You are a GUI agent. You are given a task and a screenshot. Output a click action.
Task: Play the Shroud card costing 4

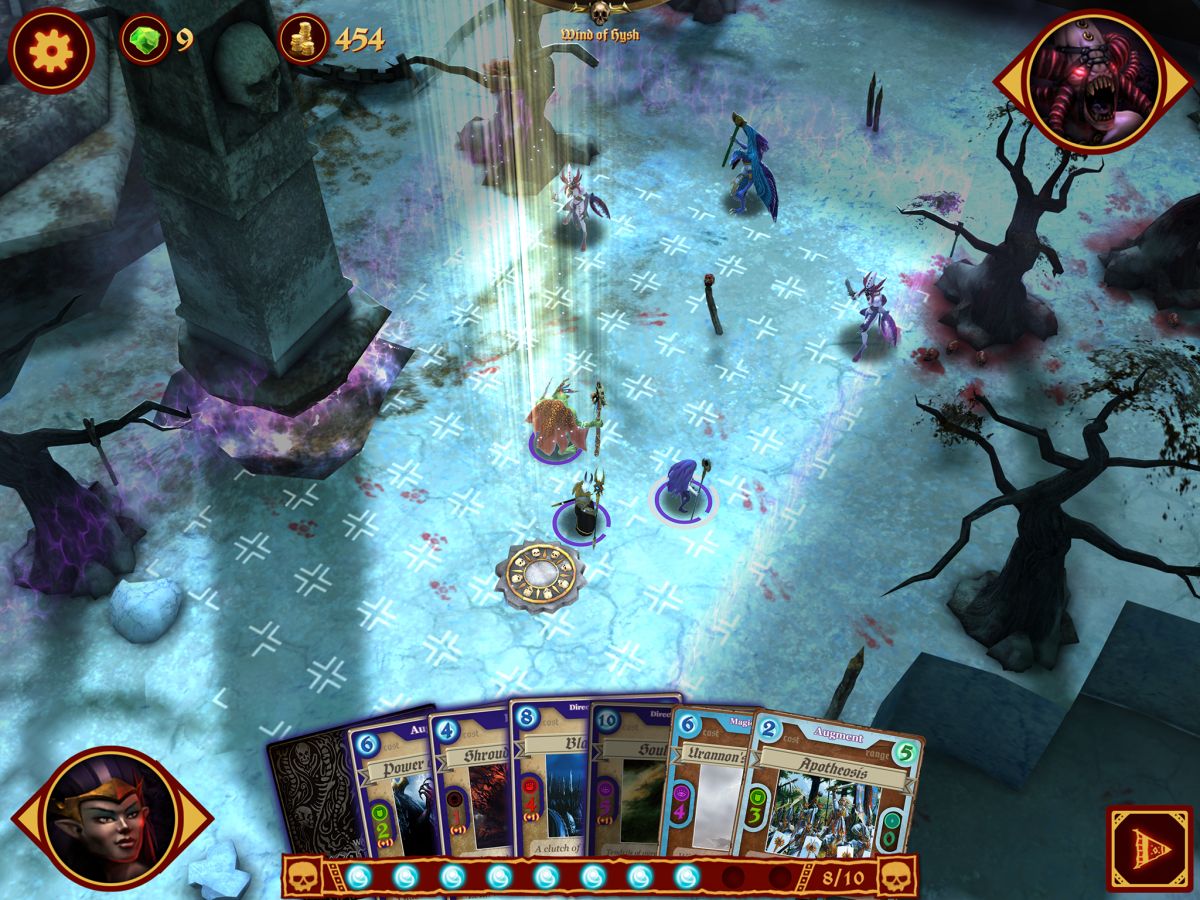click(x=470, y=780)
